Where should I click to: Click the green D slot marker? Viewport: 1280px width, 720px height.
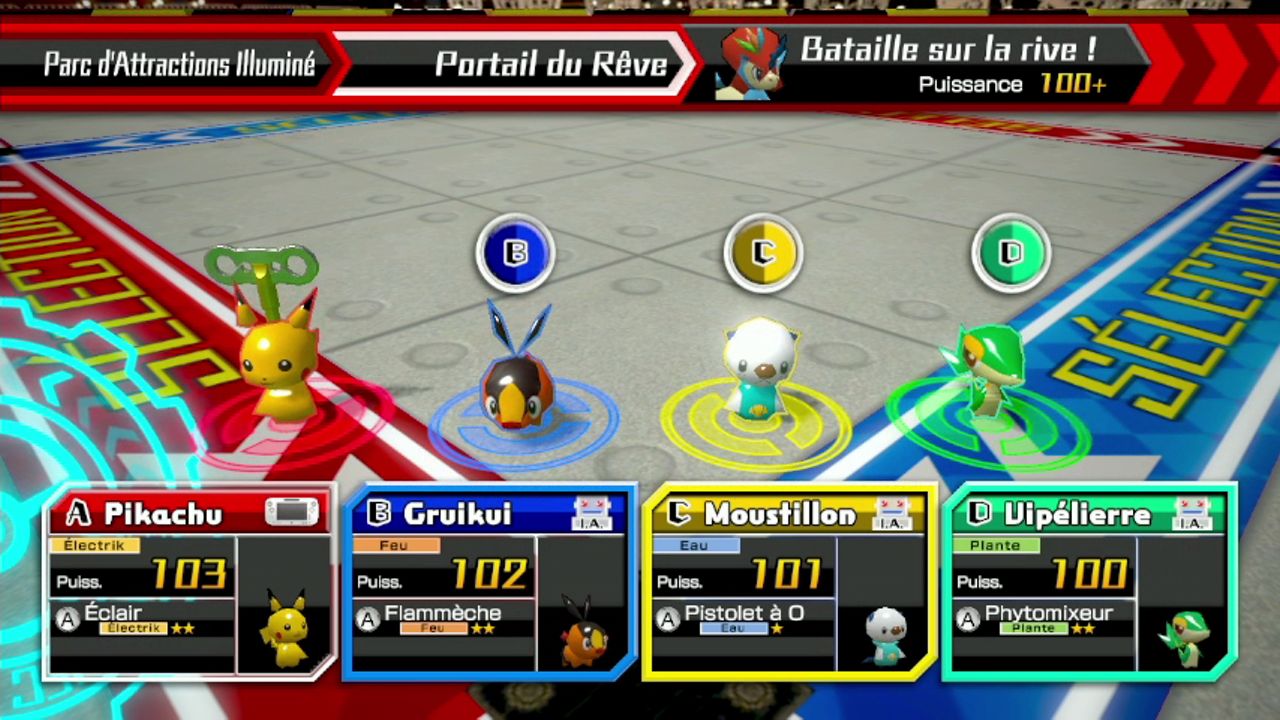pyautogui.click(x=1011, y=252)
